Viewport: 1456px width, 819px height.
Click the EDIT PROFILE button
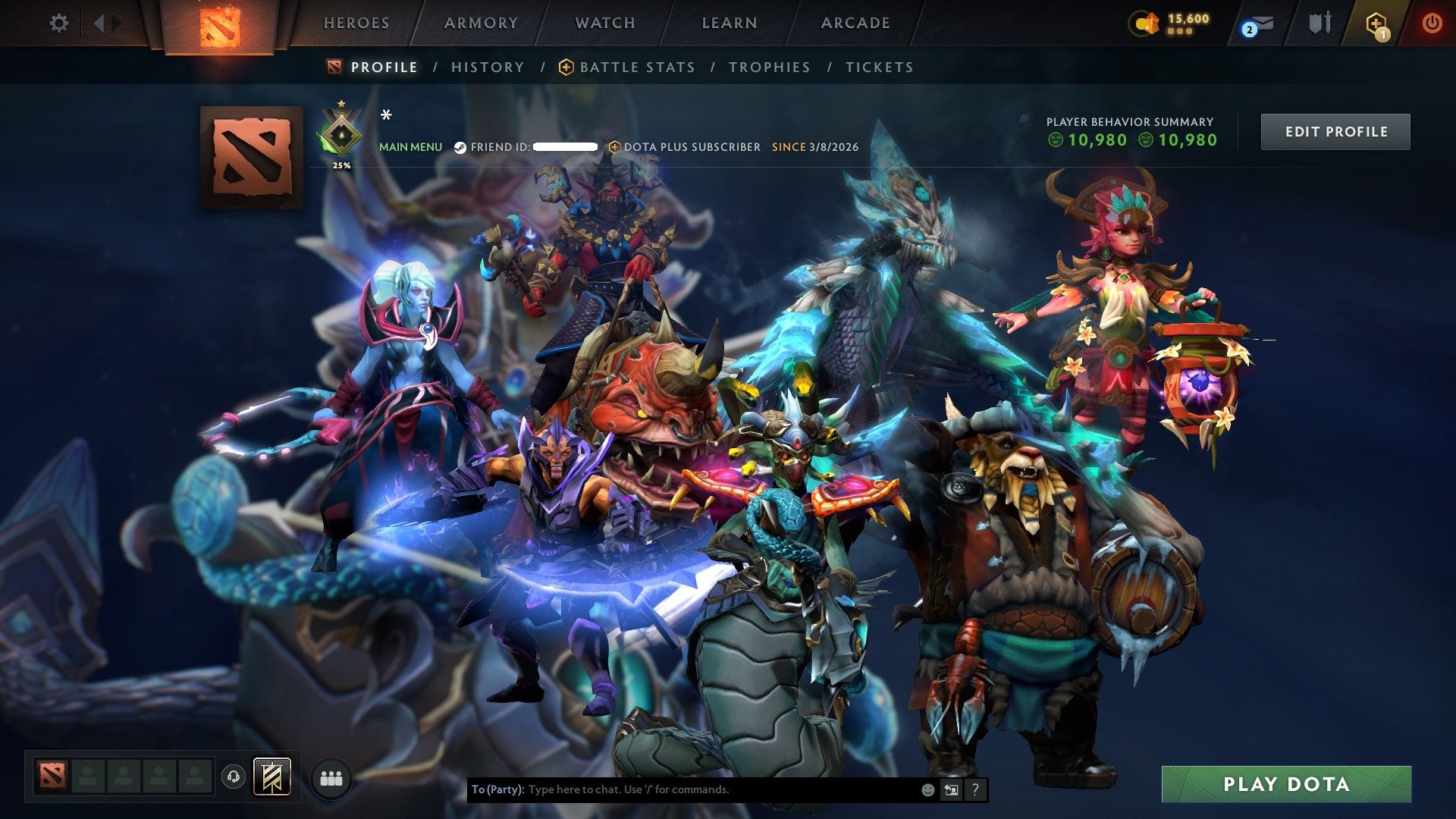pyautogui.click(x=1335, y=131)
